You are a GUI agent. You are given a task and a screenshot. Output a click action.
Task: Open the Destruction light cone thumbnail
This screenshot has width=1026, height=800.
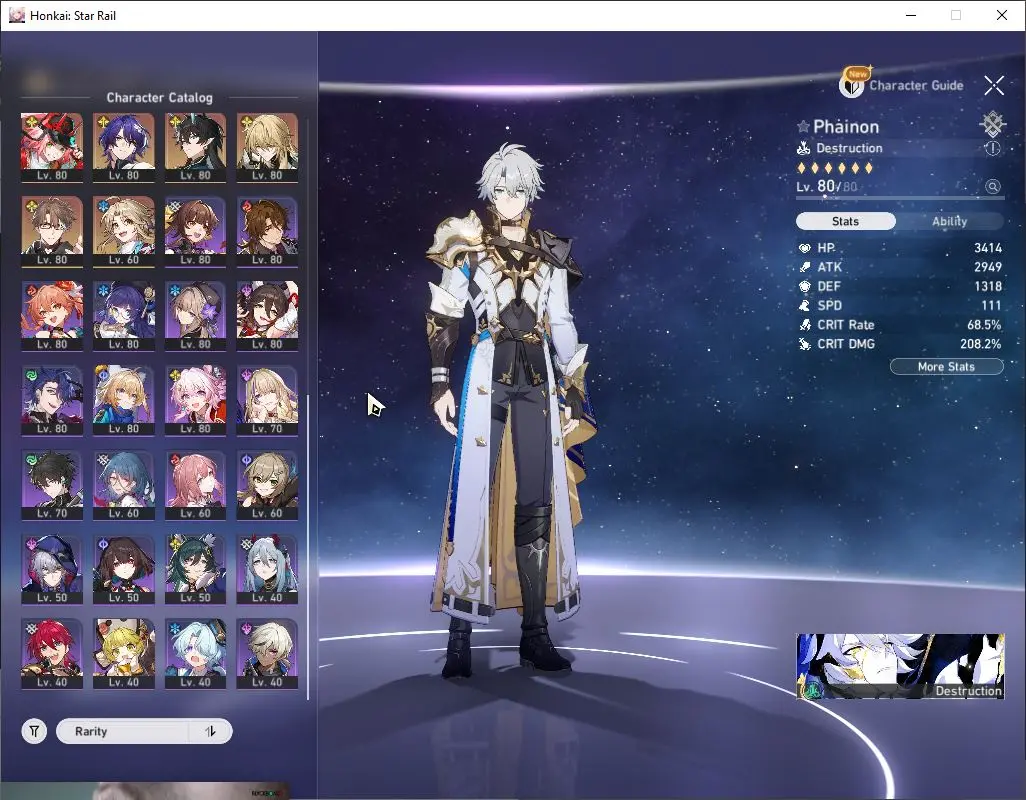point(900,666)
